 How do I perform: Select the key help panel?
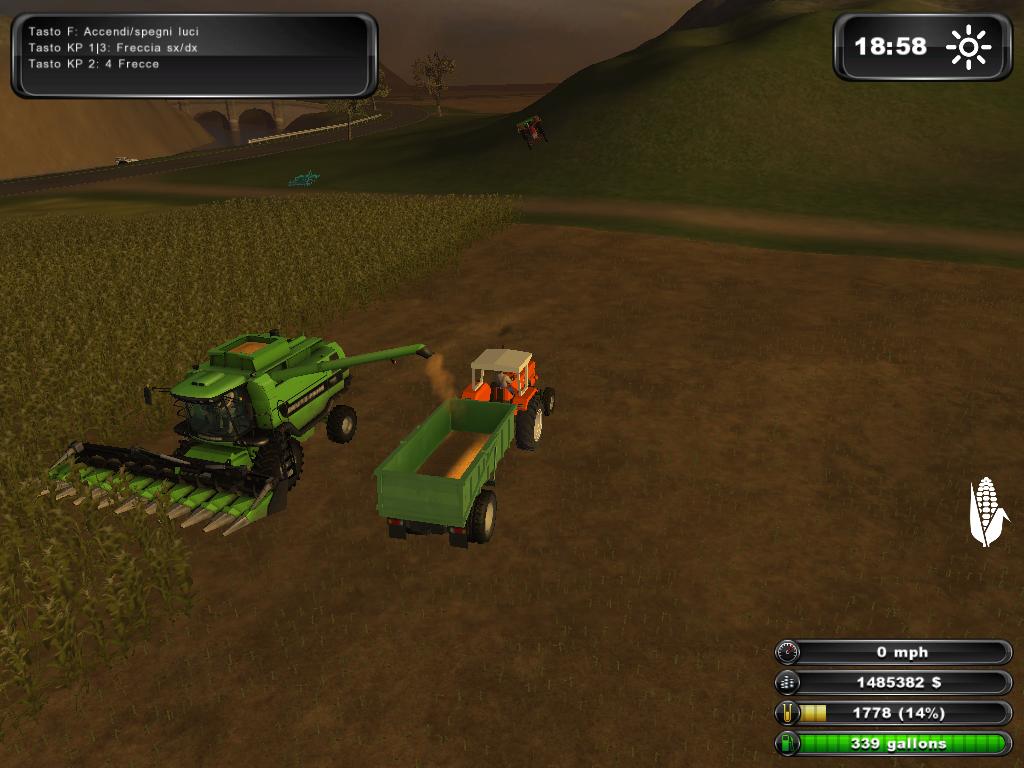(194, 54)
